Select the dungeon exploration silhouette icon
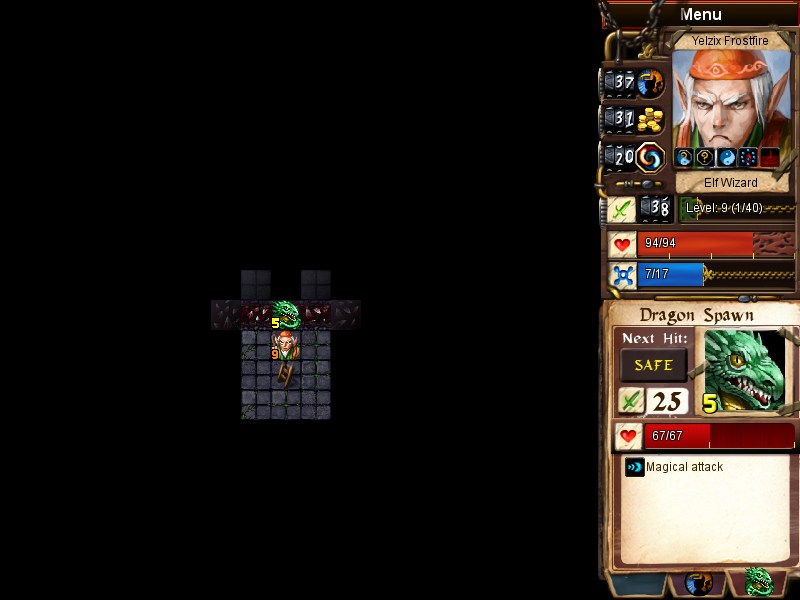This screenshot has height=600, width=800. click(651, 82)
